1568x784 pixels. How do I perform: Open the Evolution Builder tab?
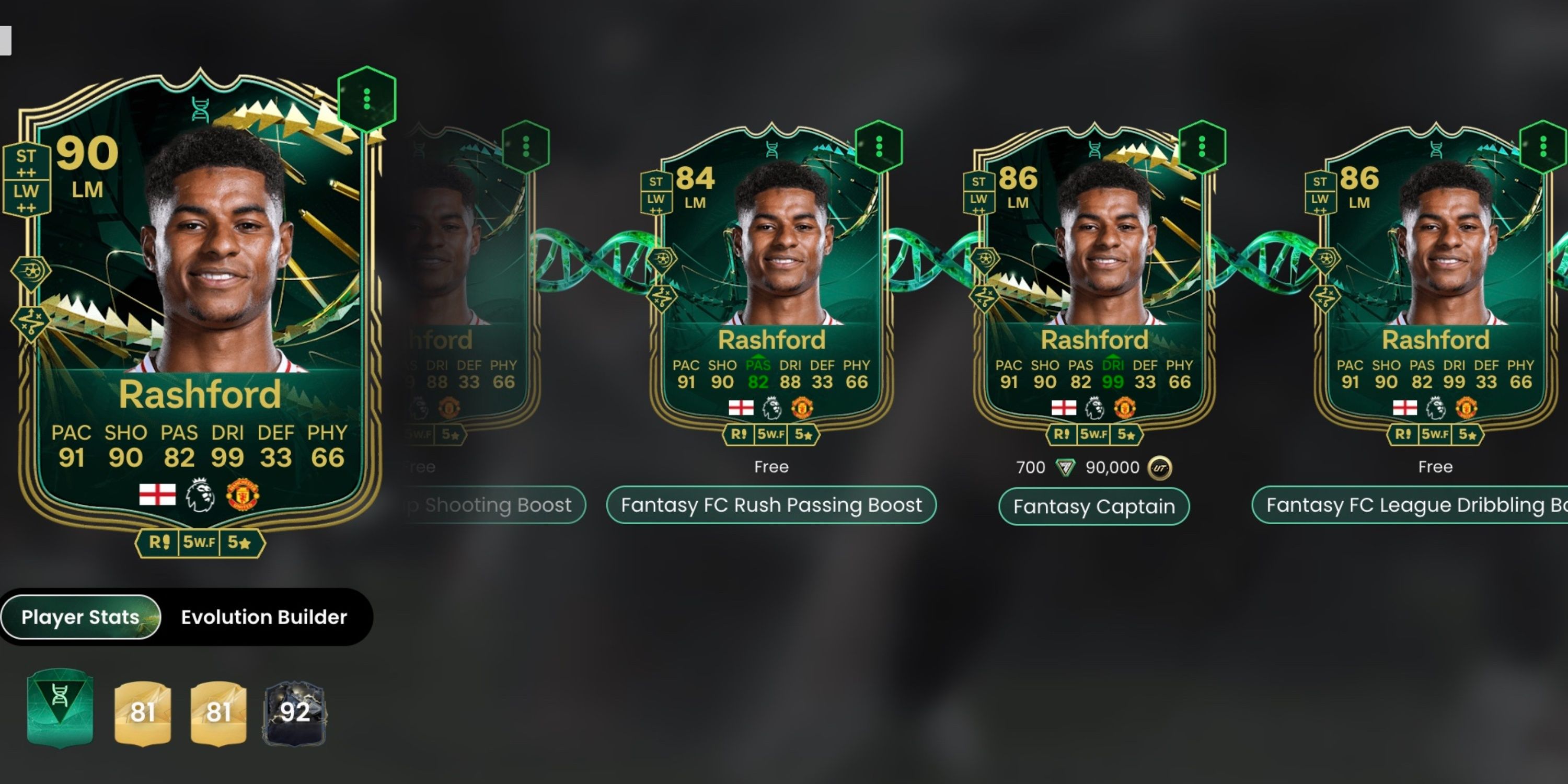click(263, 617)
